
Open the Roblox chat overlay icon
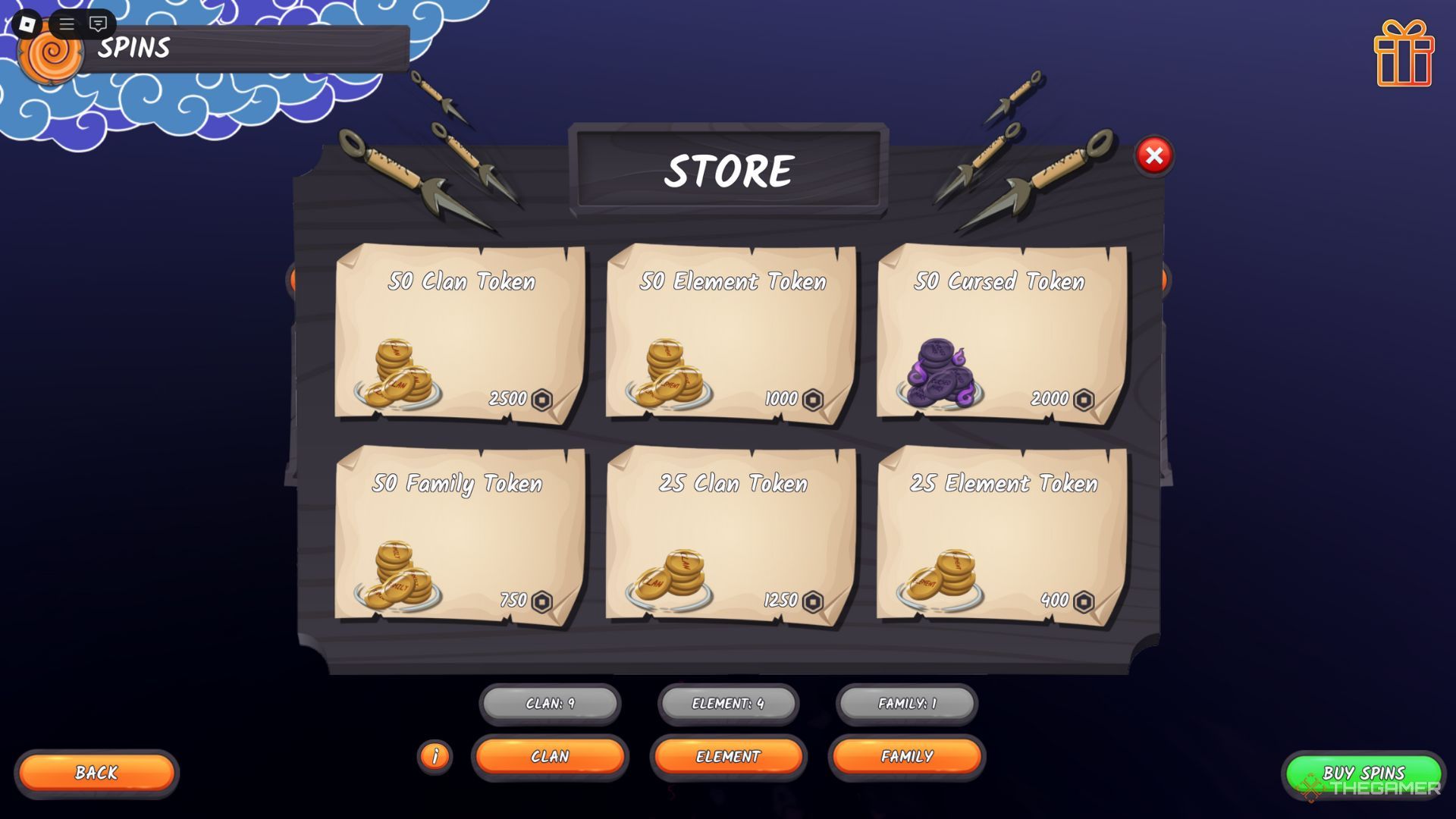pyautogui.click(x=98, y=24)
